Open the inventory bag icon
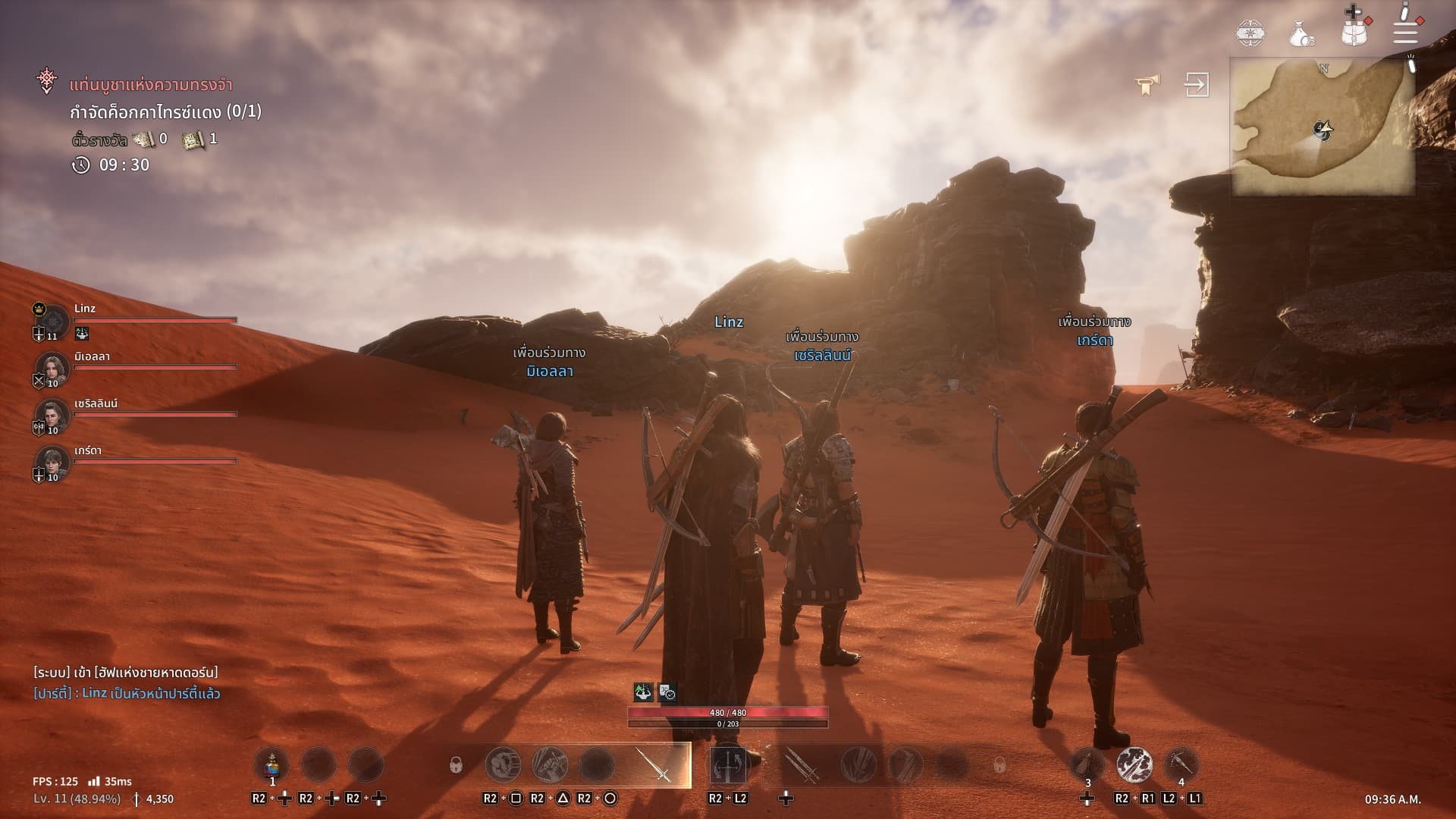1456x819 pixels. pyautogui.click(x=1354, y=32)
